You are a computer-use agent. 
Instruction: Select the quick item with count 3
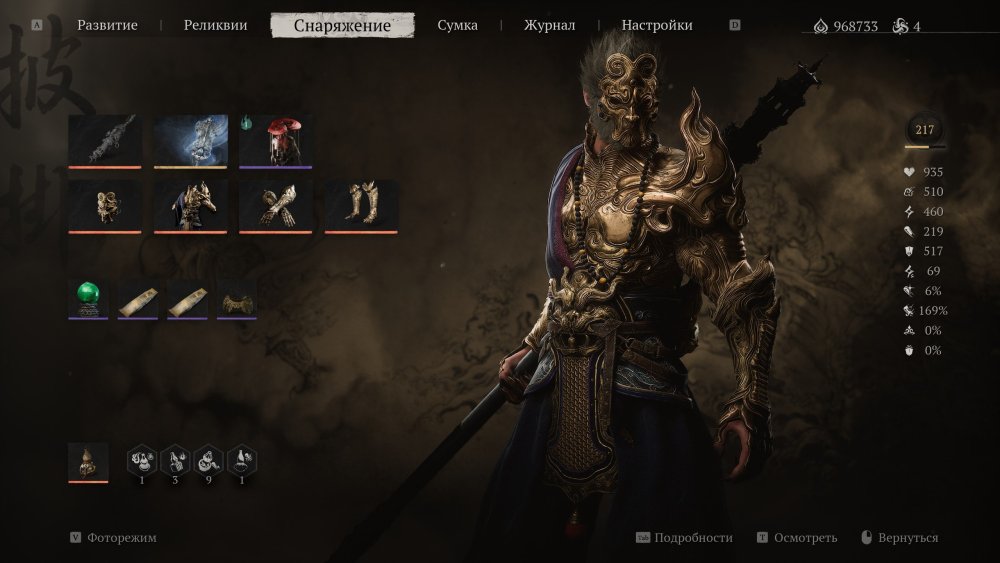coord(176,461)
